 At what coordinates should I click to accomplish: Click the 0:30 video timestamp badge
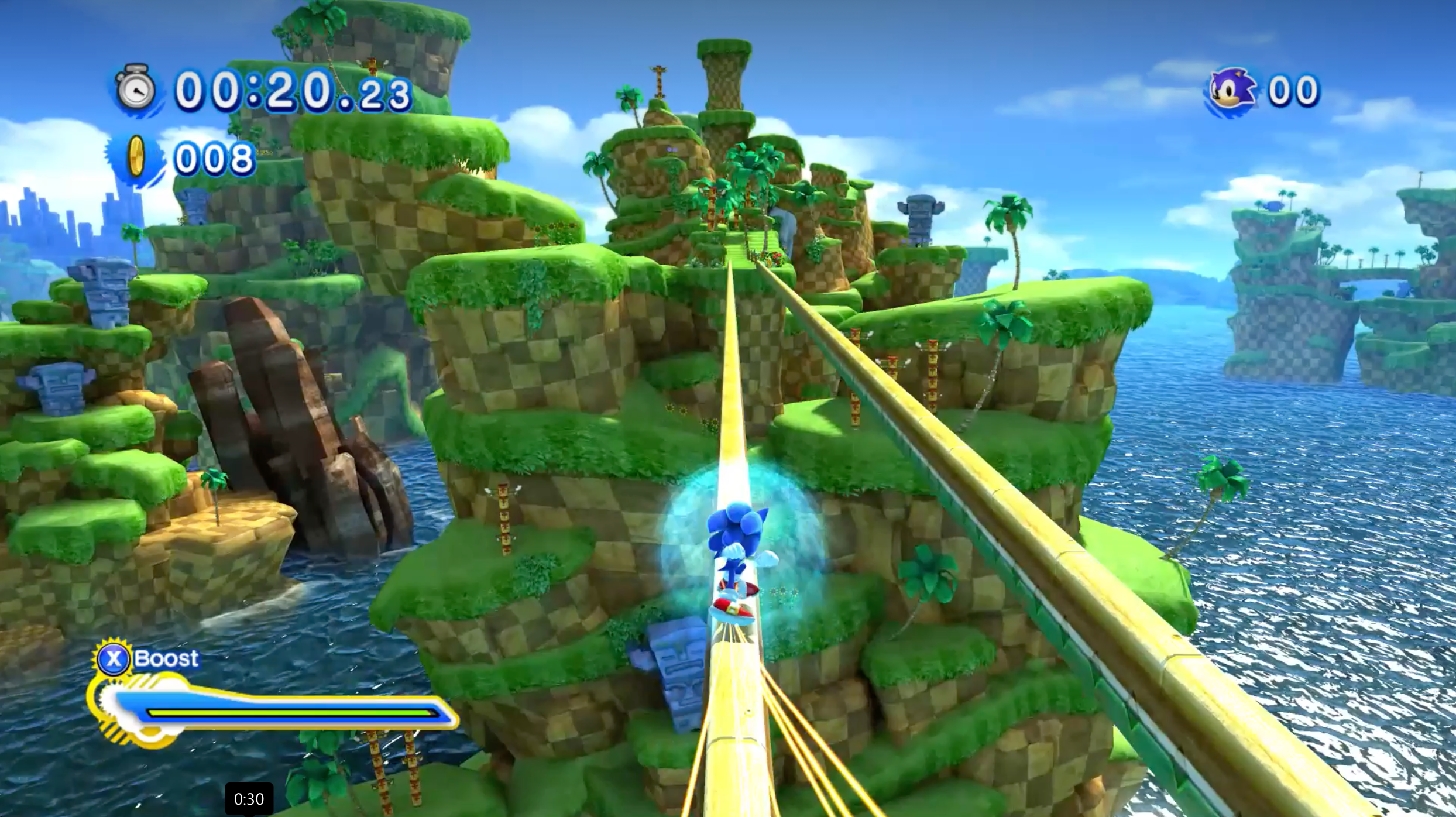249,799
